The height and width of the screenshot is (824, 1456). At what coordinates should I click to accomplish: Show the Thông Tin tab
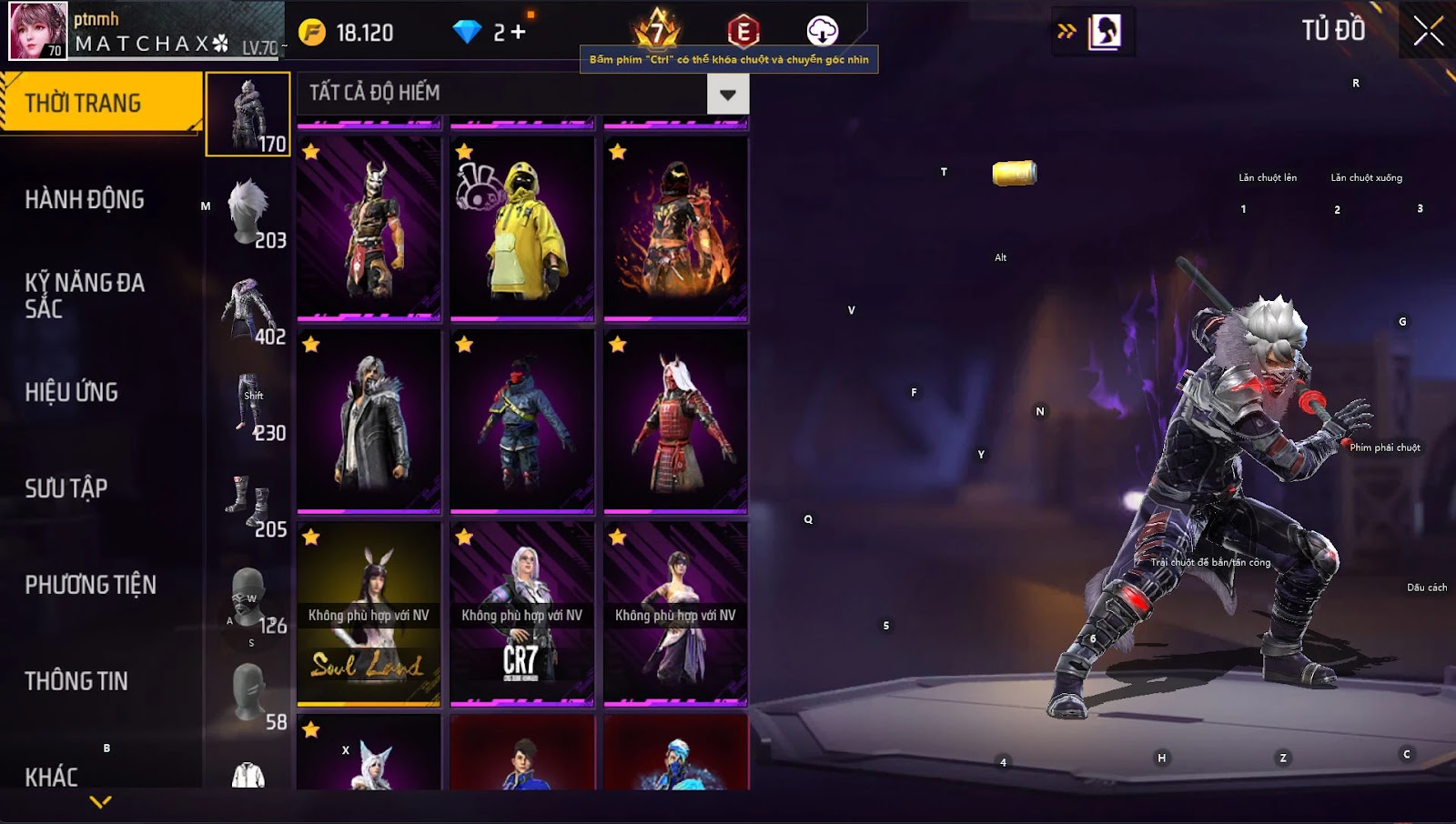click(x=76, y=681)
